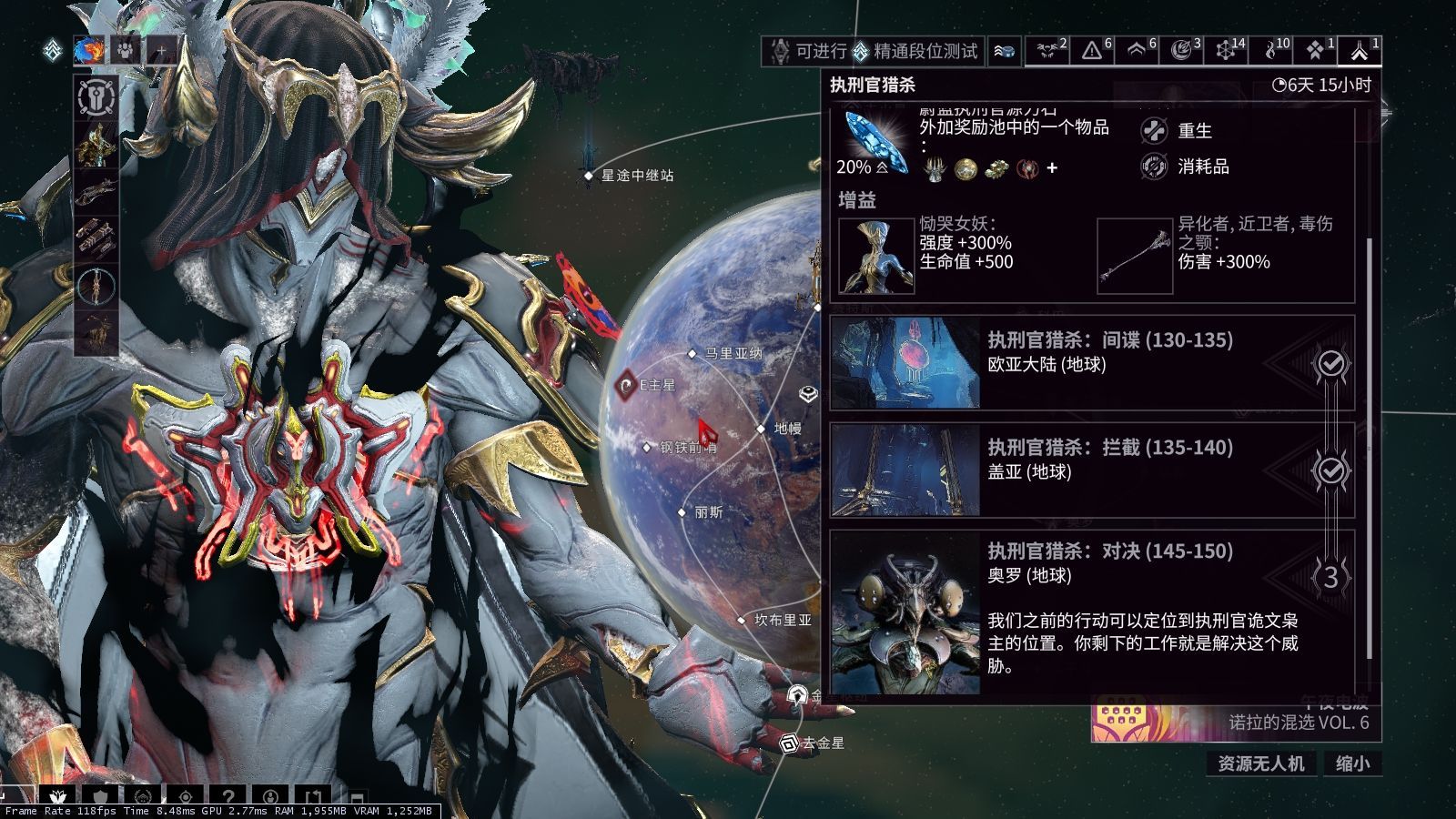This screenshot has width=1456, height=819.
Task: Select the 诺拉的混选 VOL. 6 banner
Action: point(1238,719)
